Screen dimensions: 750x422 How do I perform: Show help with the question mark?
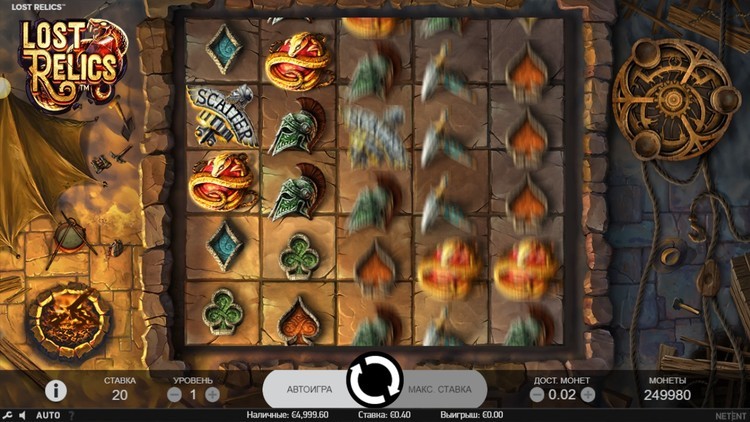[x=71, y=415]
